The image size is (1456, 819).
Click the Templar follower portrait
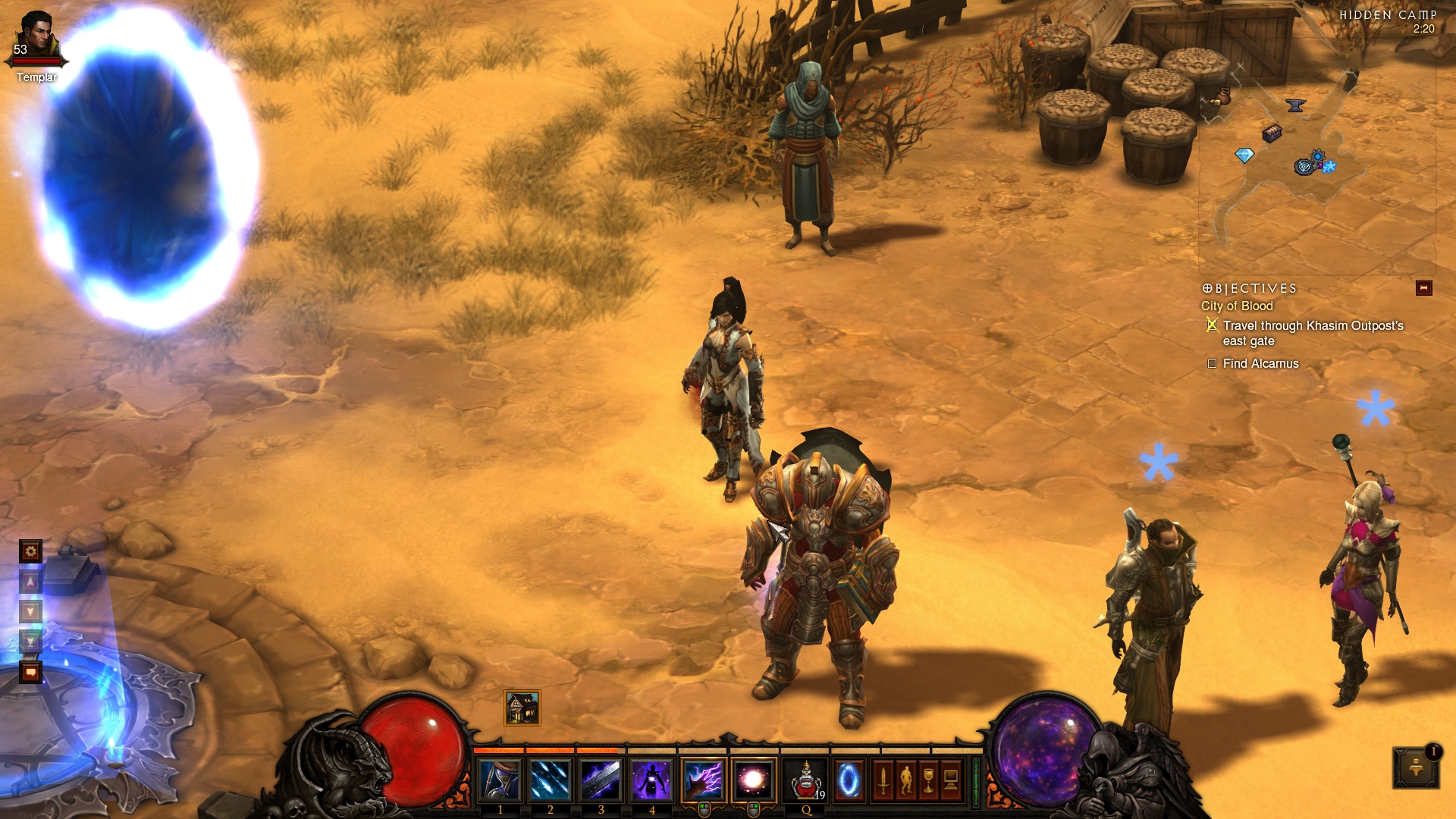(x=36, y=38)
